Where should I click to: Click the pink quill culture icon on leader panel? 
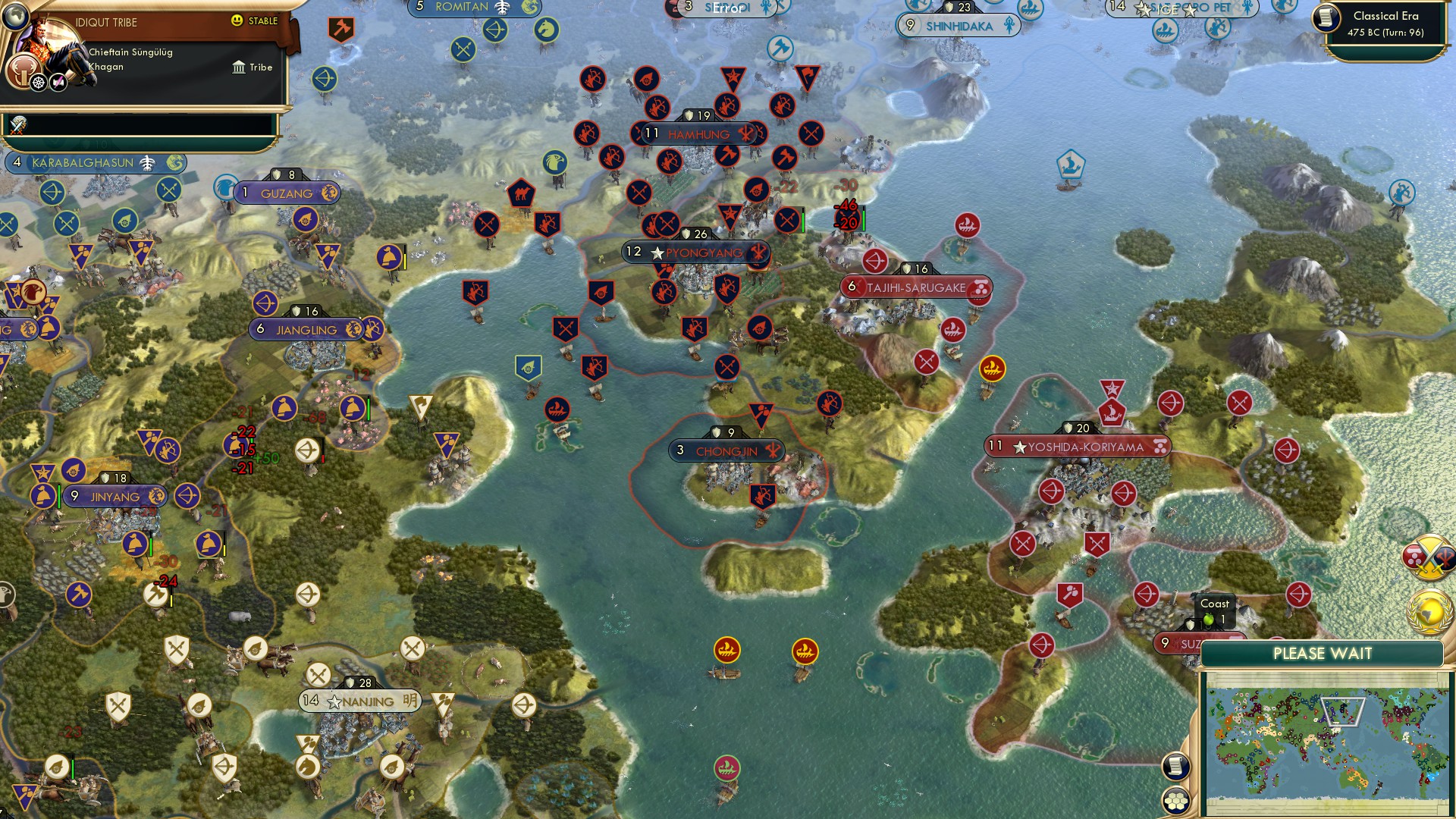pyautogui.click(x=58, y=82)
